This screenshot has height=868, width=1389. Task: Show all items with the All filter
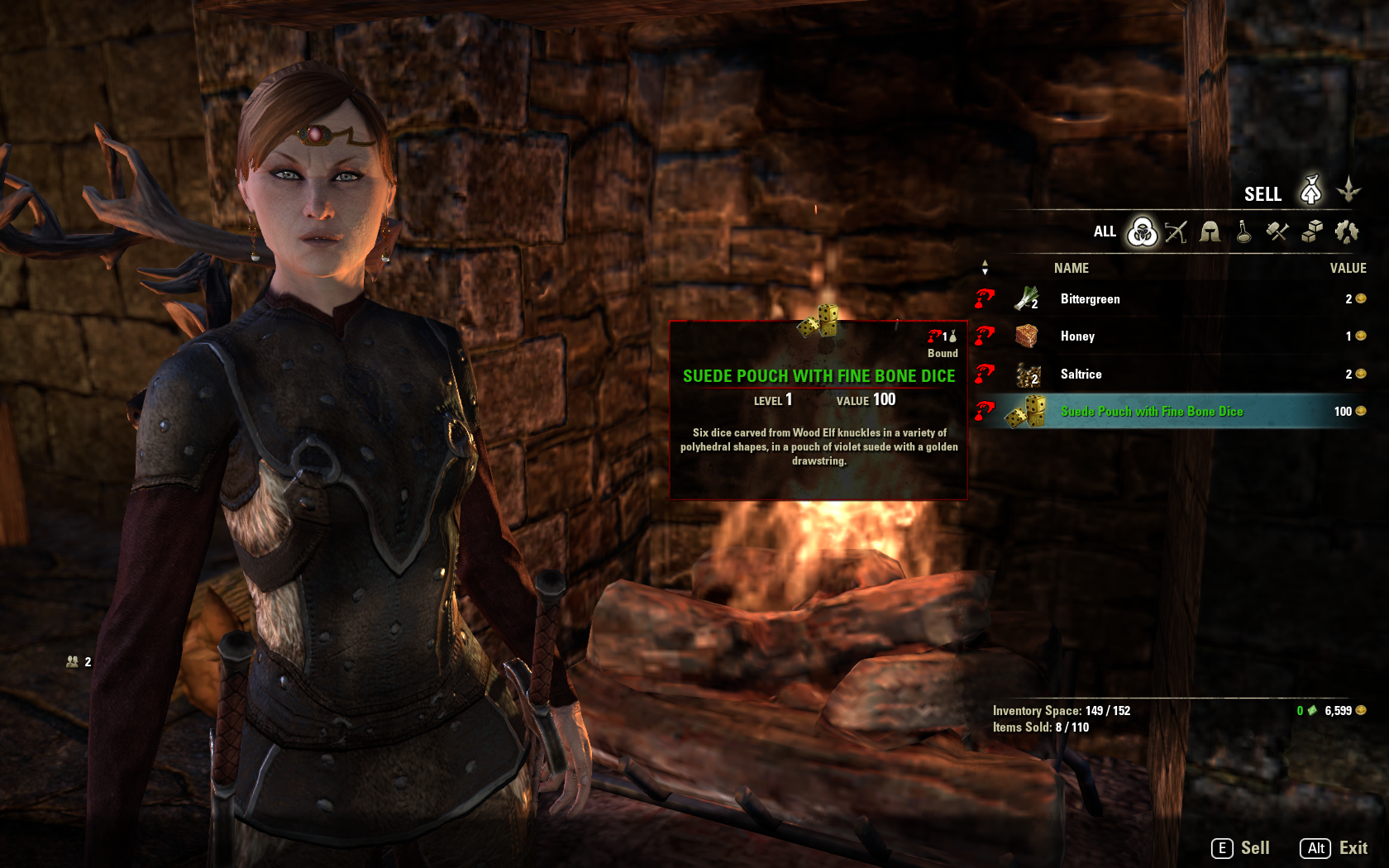point(1143,232)
